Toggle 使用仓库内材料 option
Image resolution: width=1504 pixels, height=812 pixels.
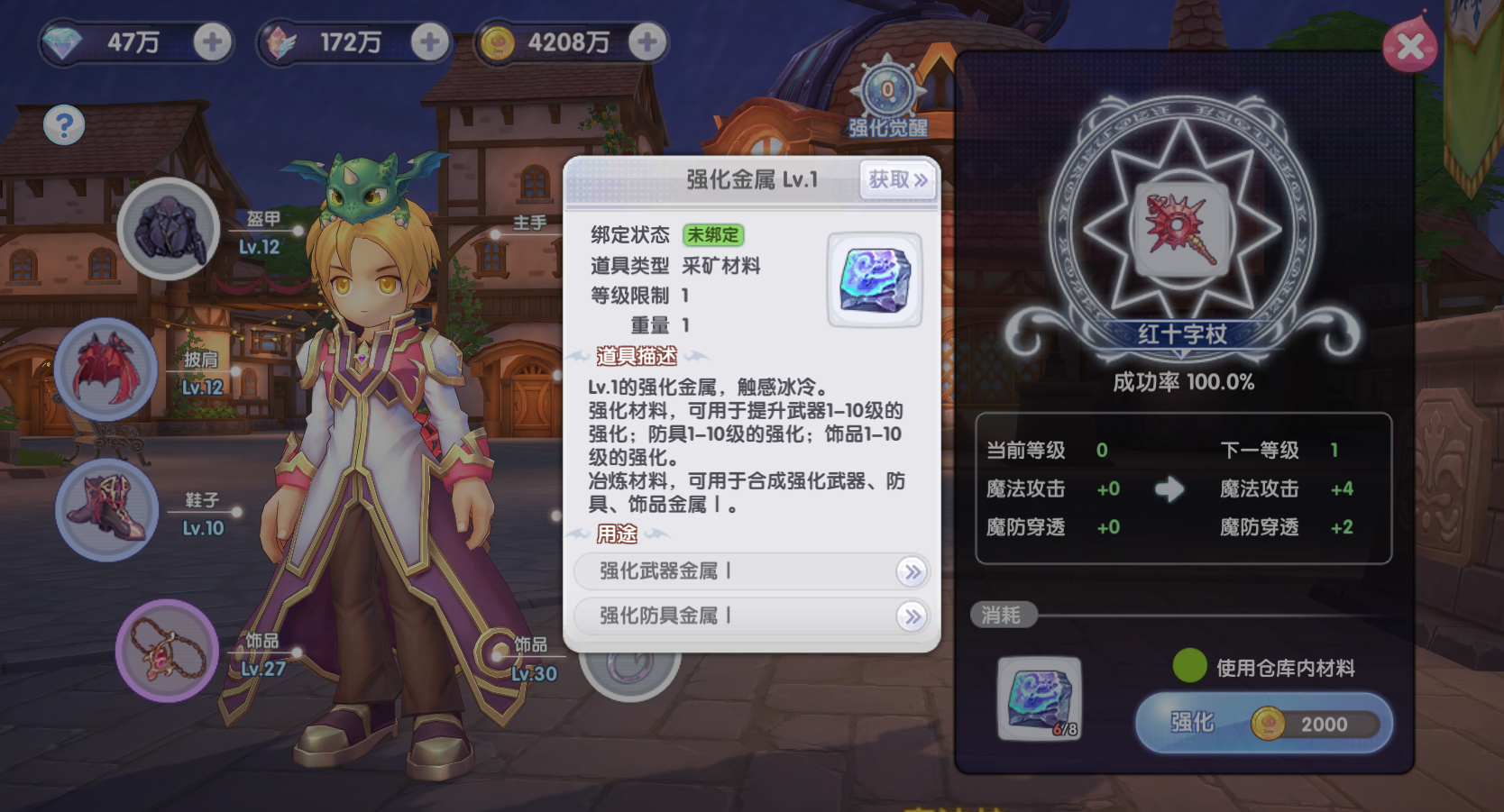click(x=1190, y=666)
